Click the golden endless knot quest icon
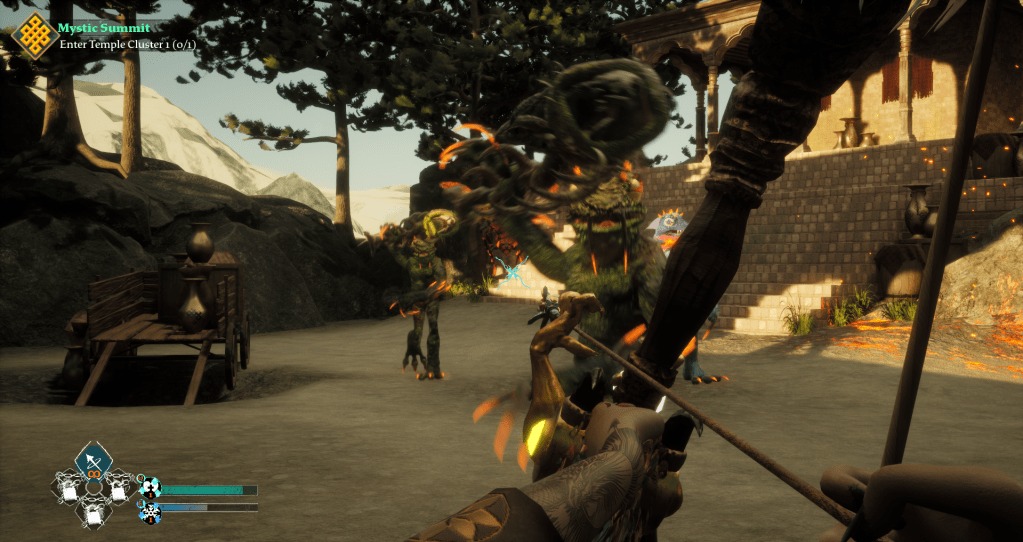Screen dimensions: 1023x542 point(32,35)
